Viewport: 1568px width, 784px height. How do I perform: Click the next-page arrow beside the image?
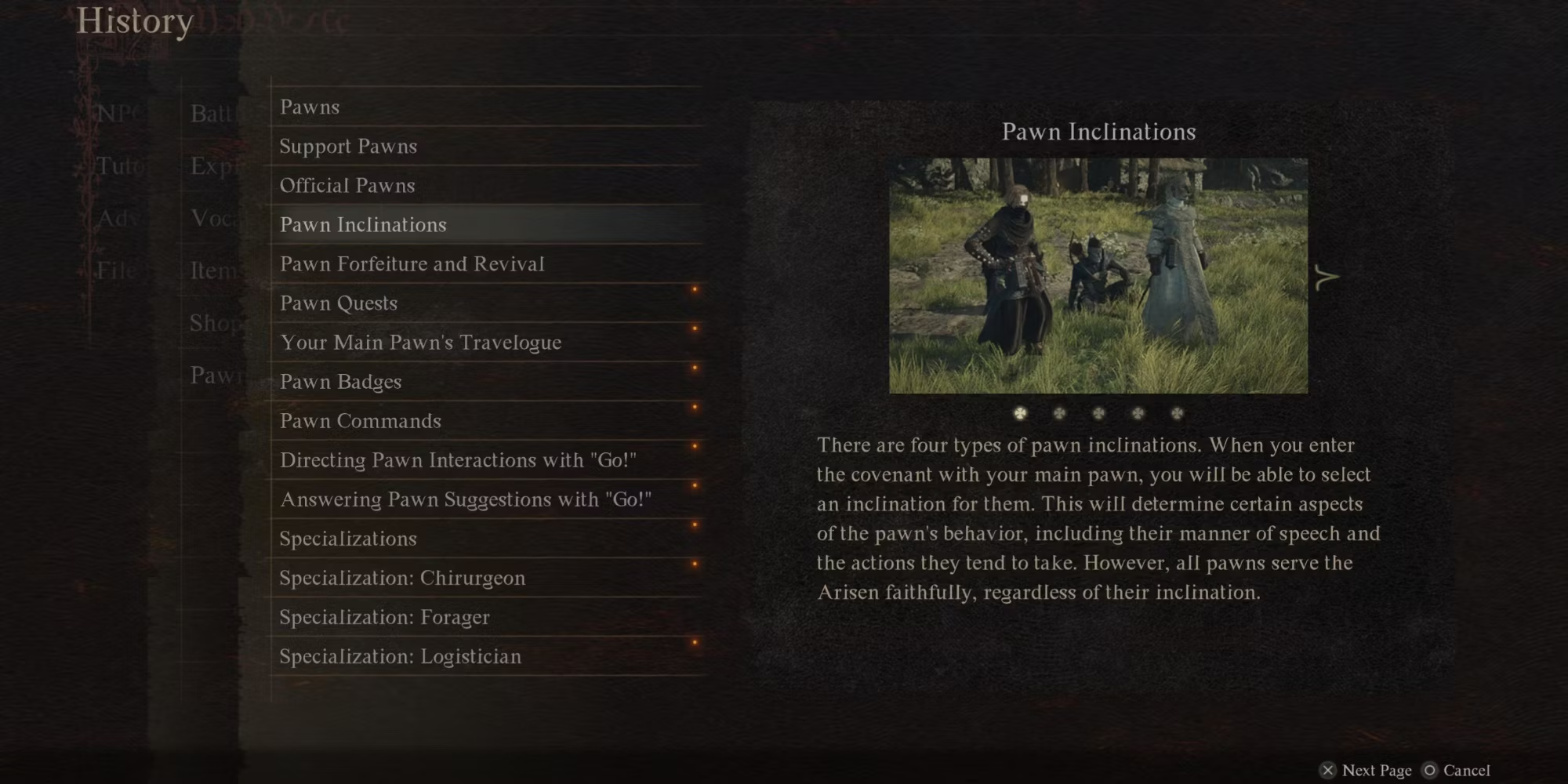click(1326, 277)
